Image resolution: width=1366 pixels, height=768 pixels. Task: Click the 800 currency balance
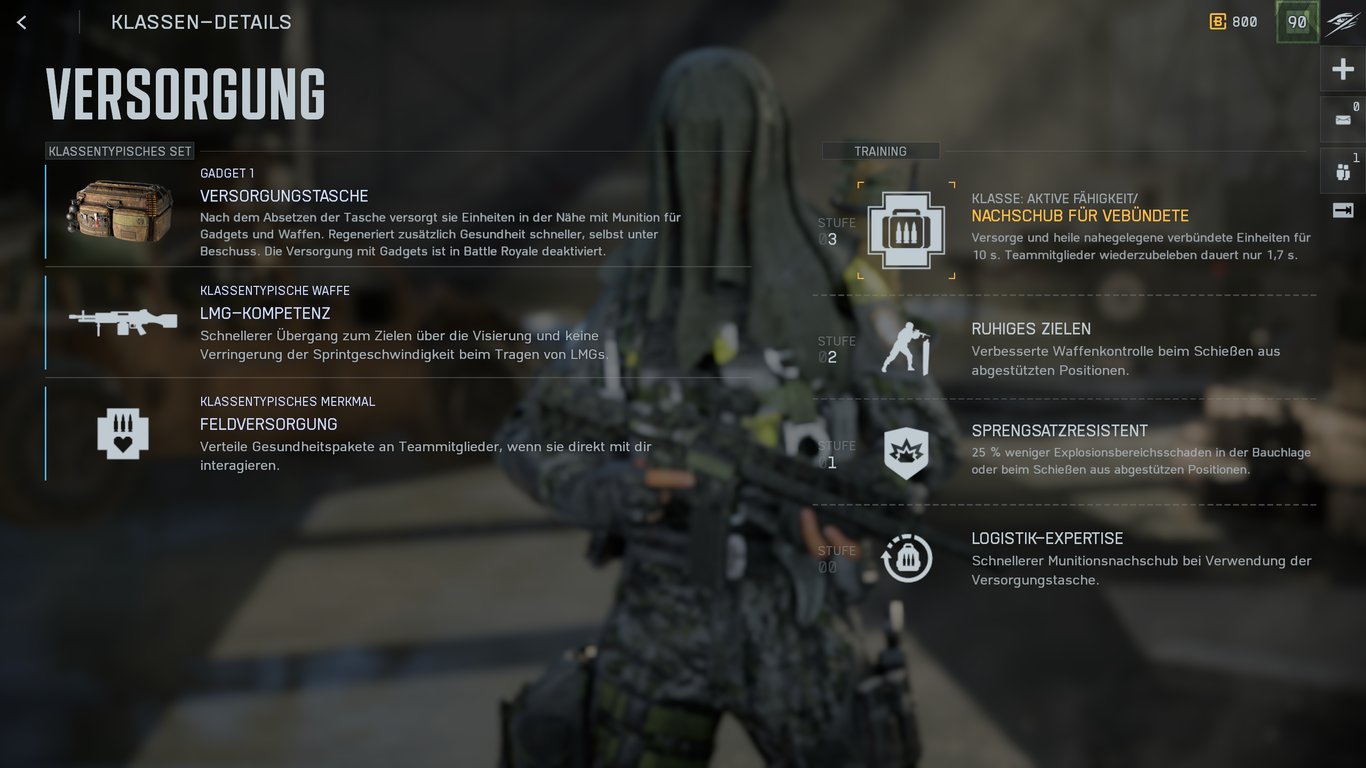click(1233, 22)
